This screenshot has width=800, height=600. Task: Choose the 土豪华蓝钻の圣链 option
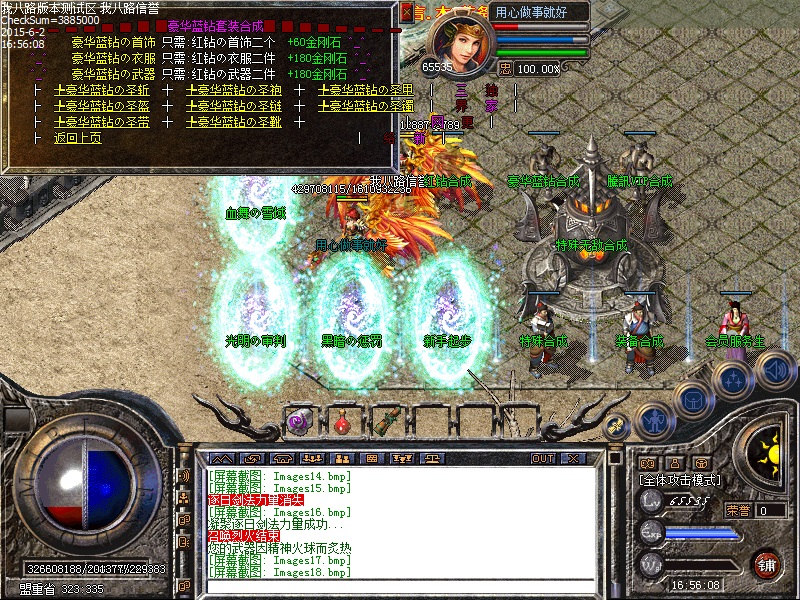pyautogui.click(x=234, y=106)
